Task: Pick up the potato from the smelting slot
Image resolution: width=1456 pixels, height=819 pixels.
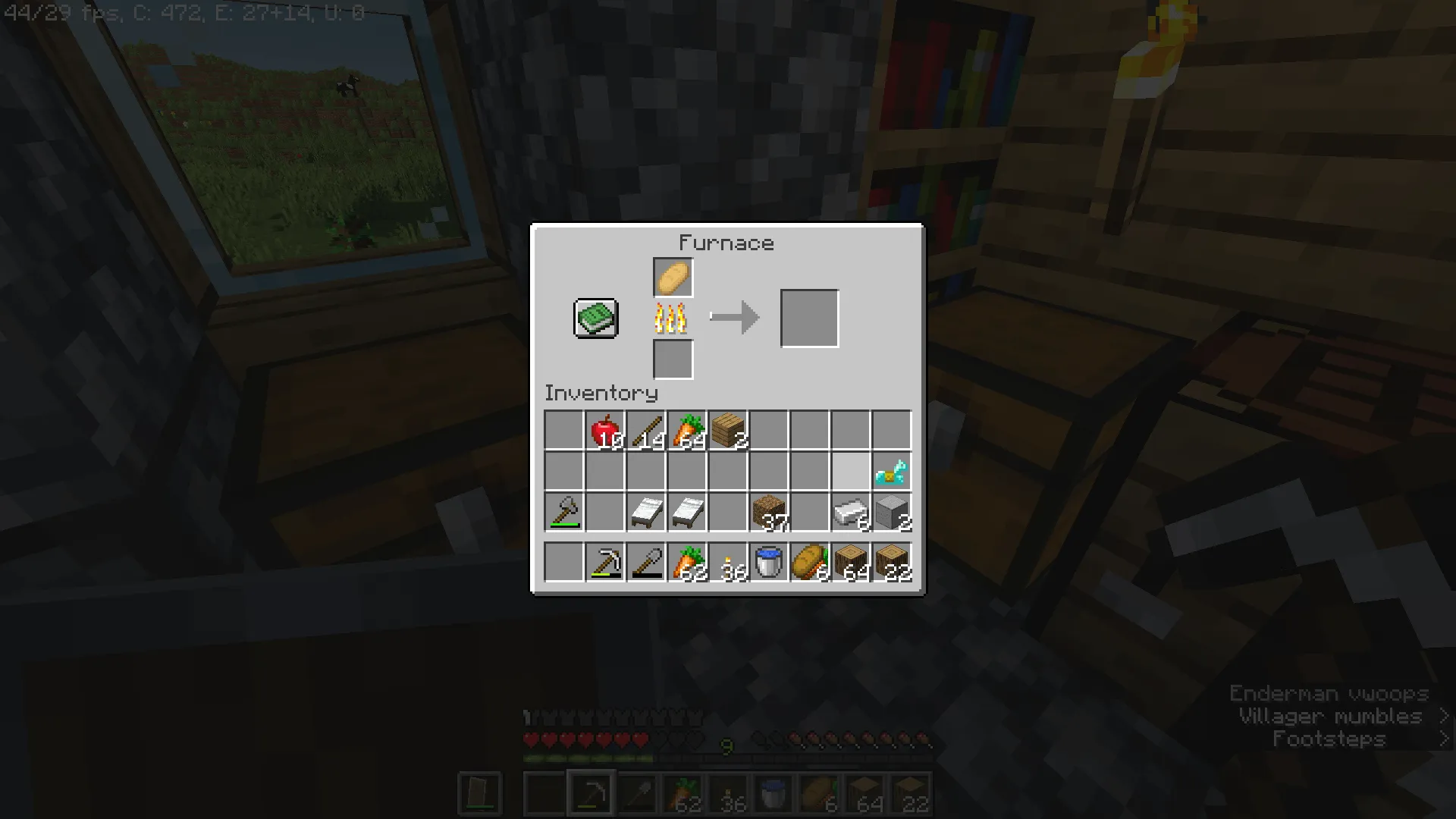Action: [672, 277]
